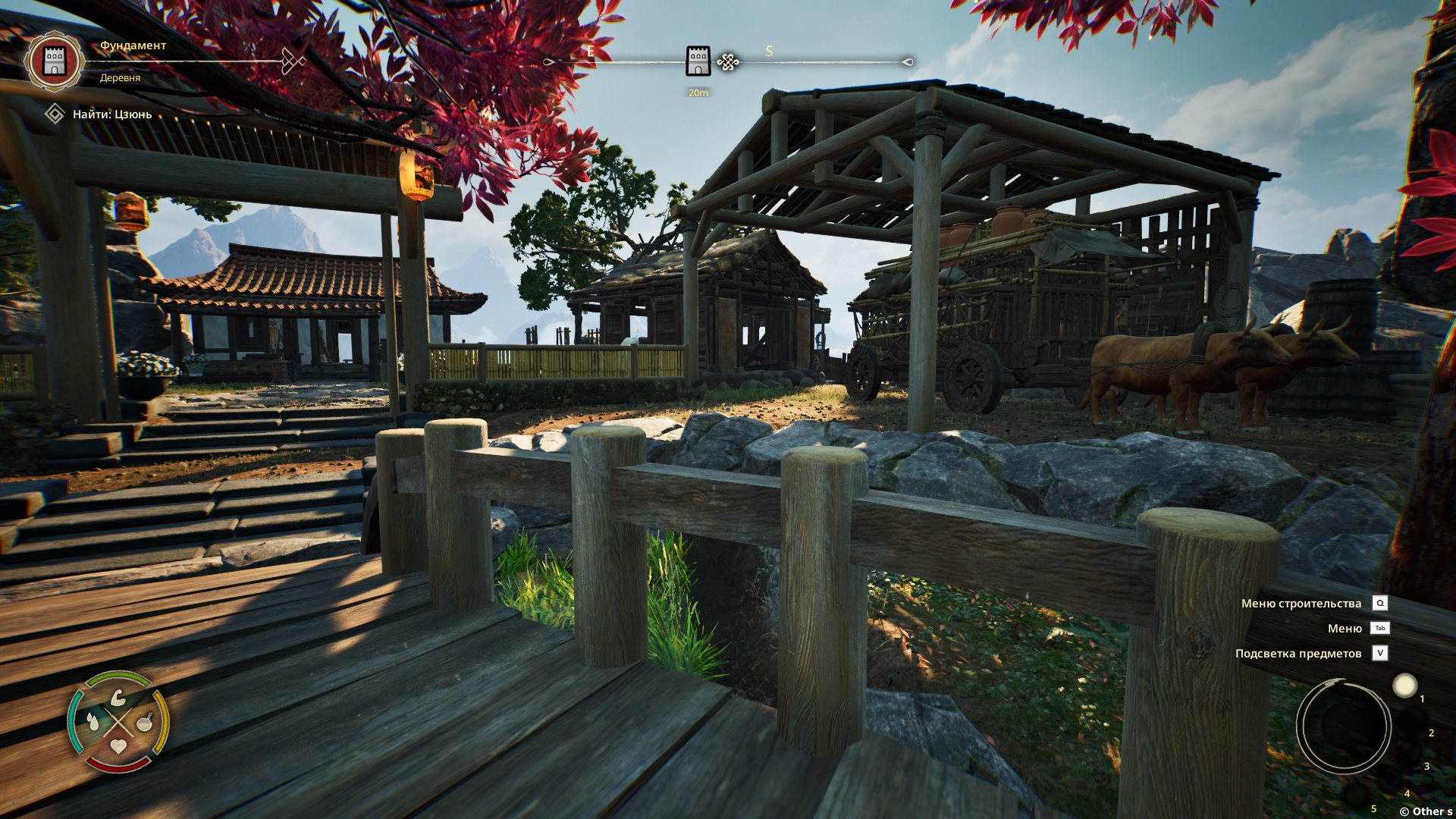
Task: Click the knot waypoint marker on compass
Action: pyautogui.click(x=728, y=62)
